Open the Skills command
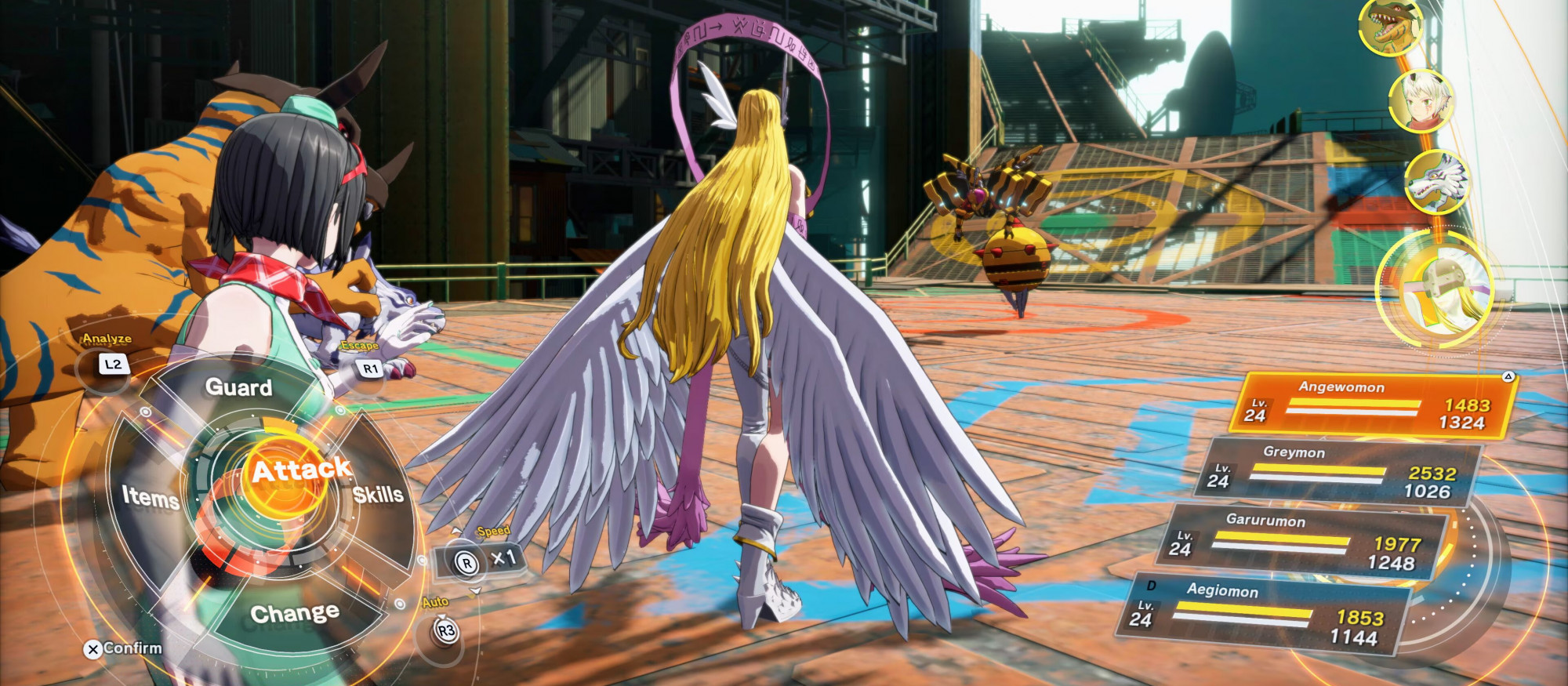This screenshot has height=686, width=1568. click(x=378, y=495)
